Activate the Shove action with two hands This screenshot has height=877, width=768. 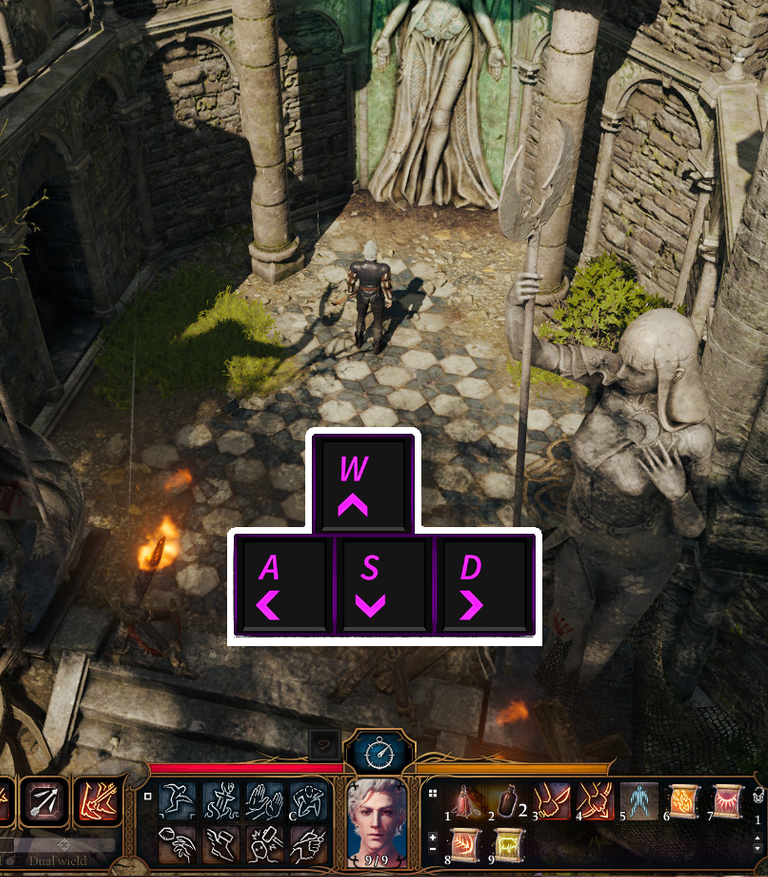click(x=264, y=802)
